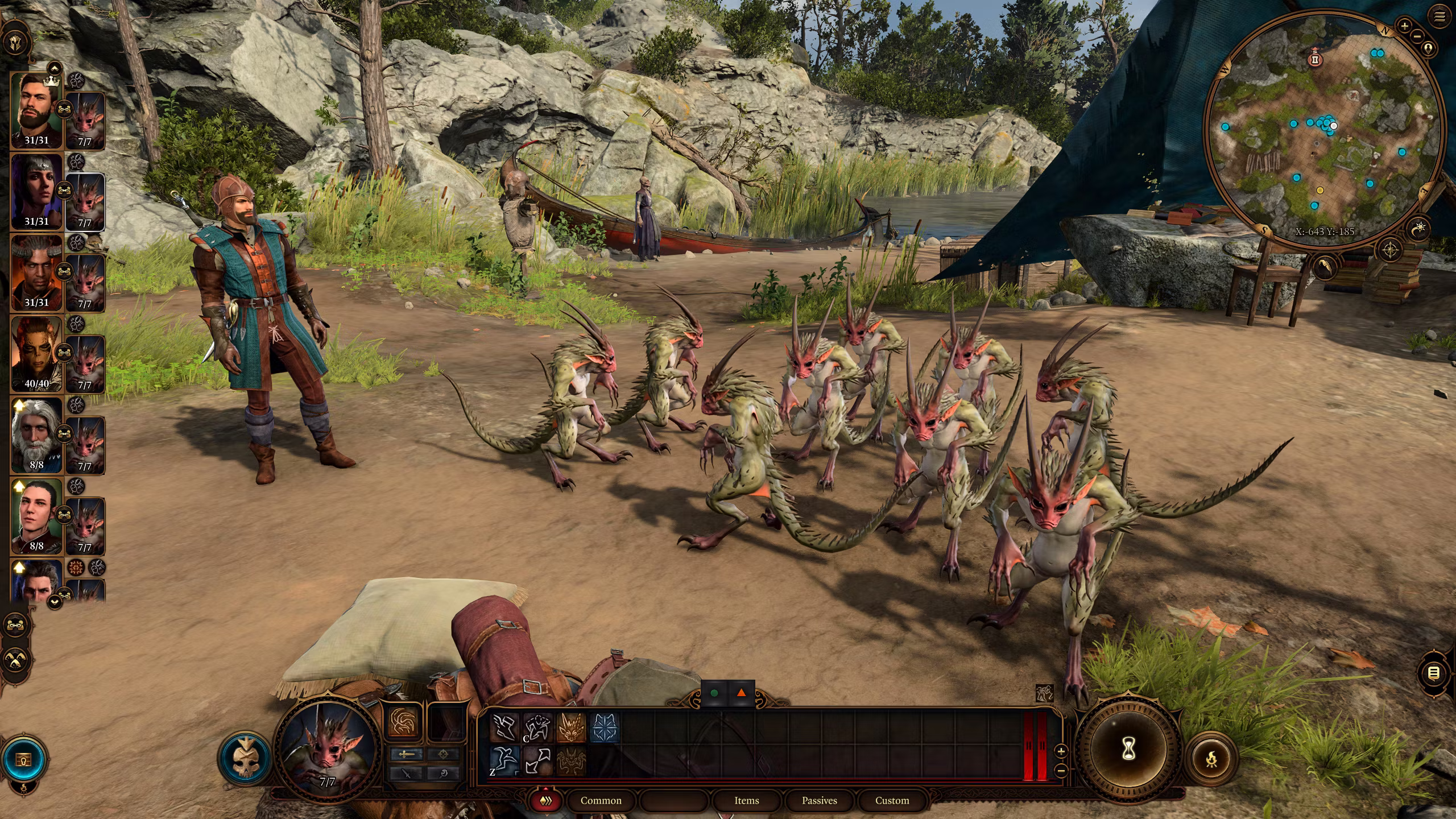Show the Passives tab

click(819, 801)
